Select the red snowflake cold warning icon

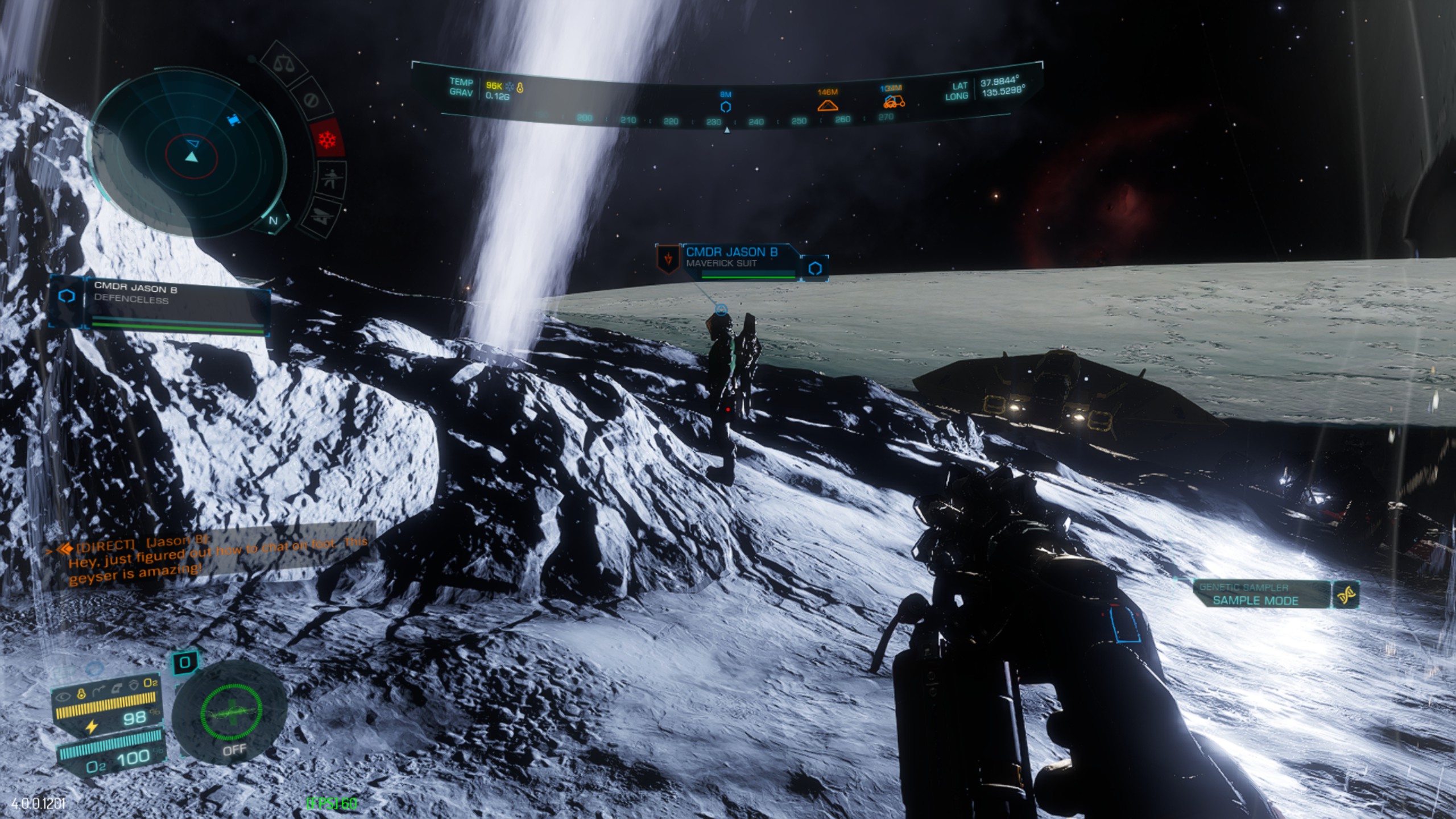(328, 139)
